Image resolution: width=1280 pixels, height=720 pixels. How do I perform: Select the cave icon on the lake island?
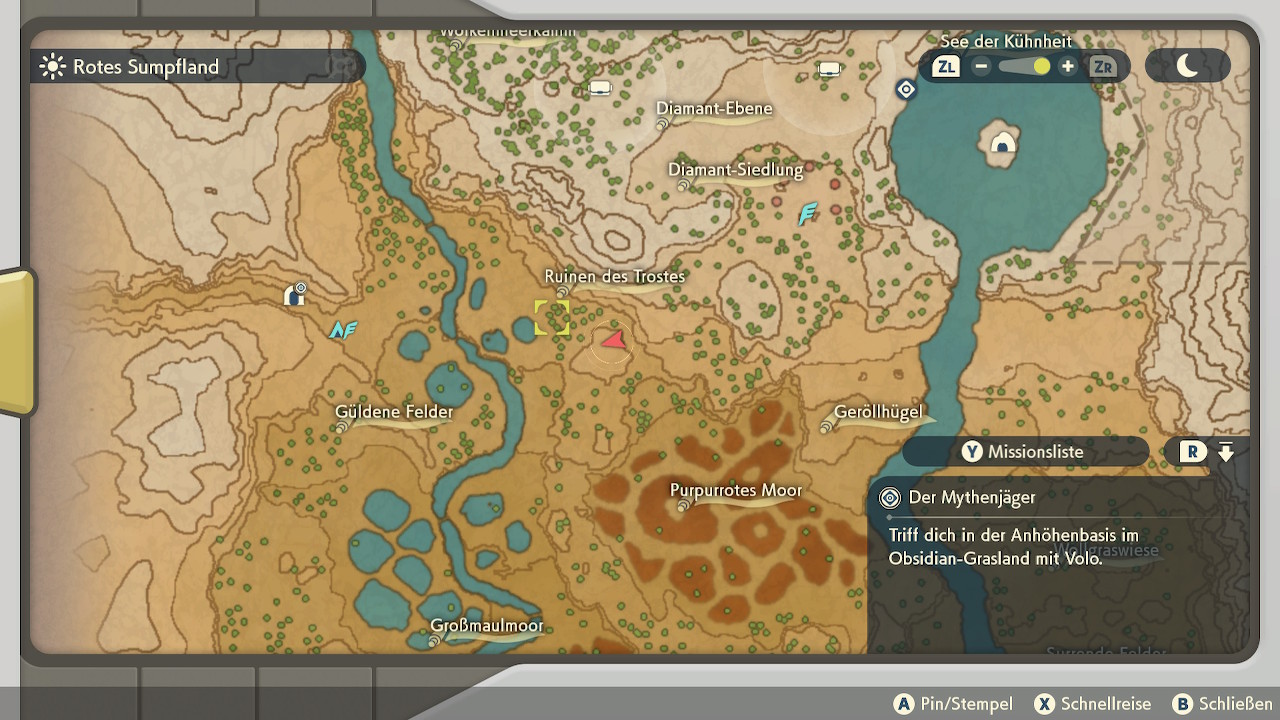point(1002,145)
